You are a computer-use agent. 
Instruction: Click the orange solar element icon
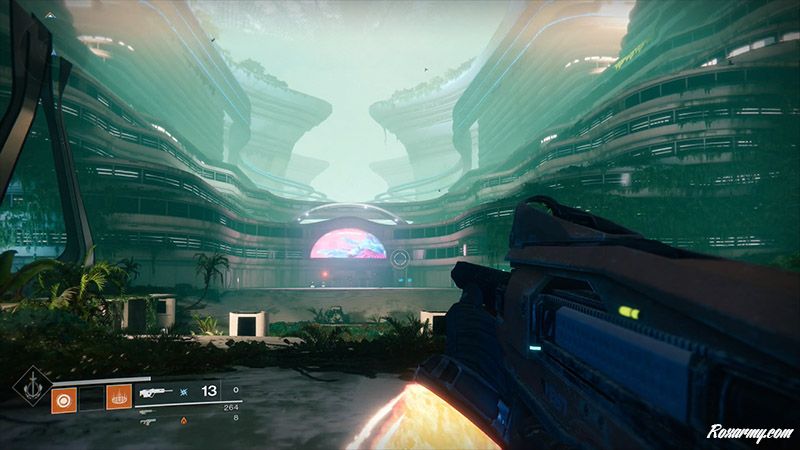coord(182,421)
